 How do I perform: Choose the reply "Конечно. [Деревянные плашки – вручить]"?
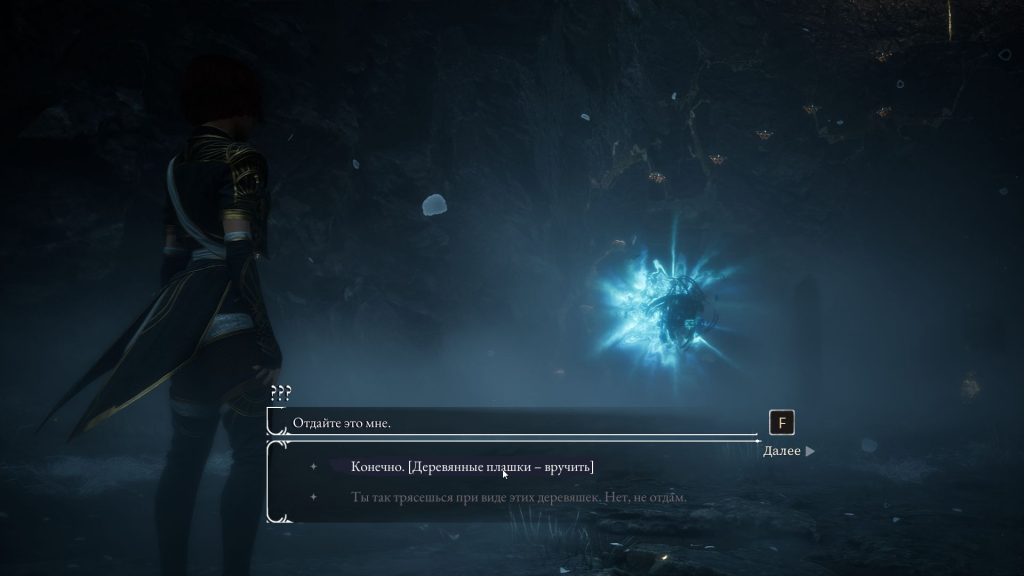point(473,467)
